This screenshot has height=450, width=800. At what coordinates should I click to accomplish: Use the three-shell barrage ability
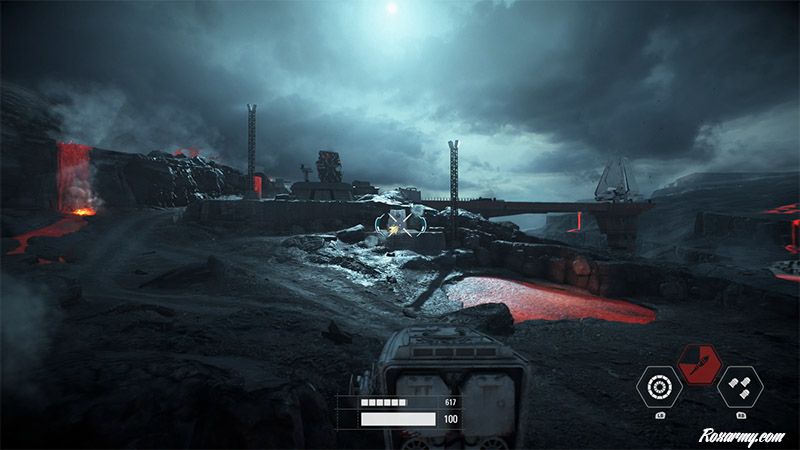[740, 386]
